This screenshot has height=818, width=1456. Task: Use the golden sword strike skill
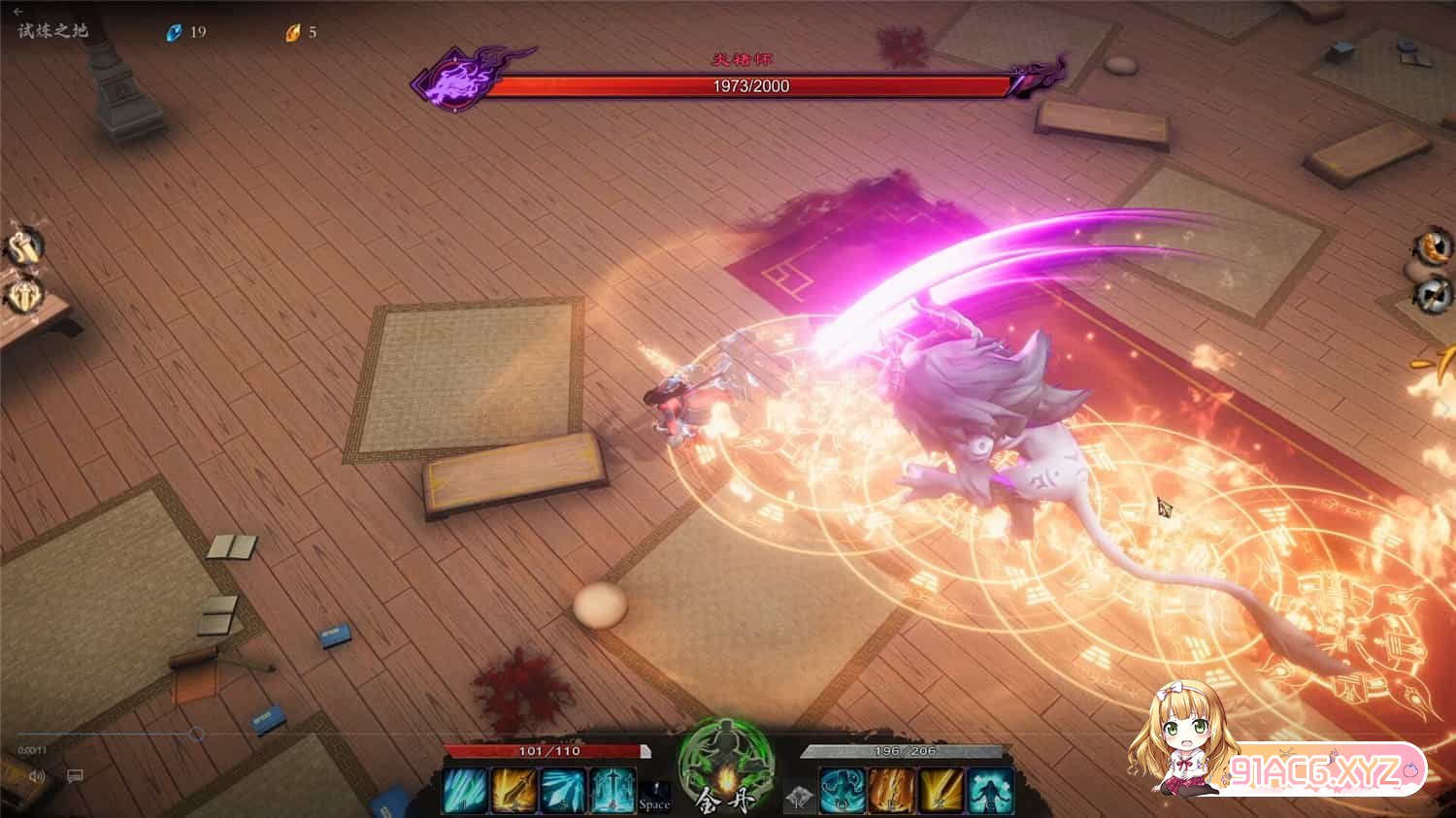tap(513, 790)
